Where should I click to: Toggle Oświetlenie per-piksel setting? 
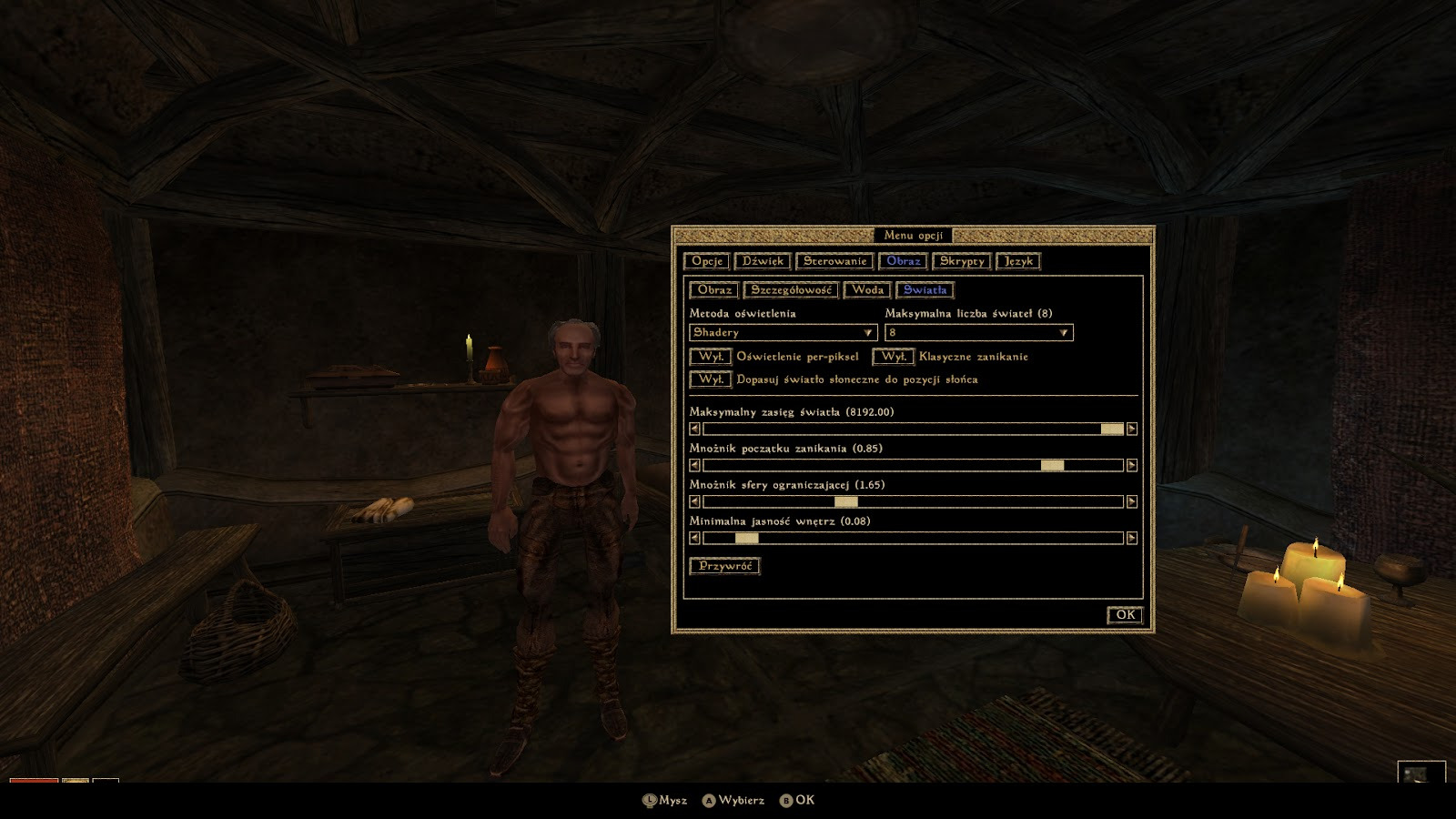point(711,357)
